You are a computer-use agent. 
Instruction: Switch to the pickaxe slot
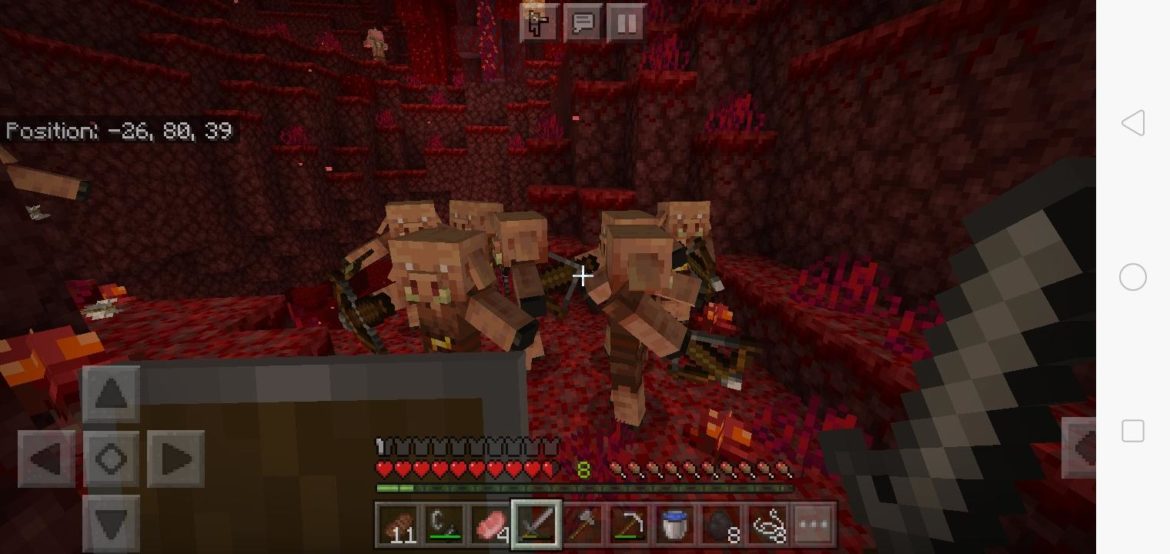point(629,524)
